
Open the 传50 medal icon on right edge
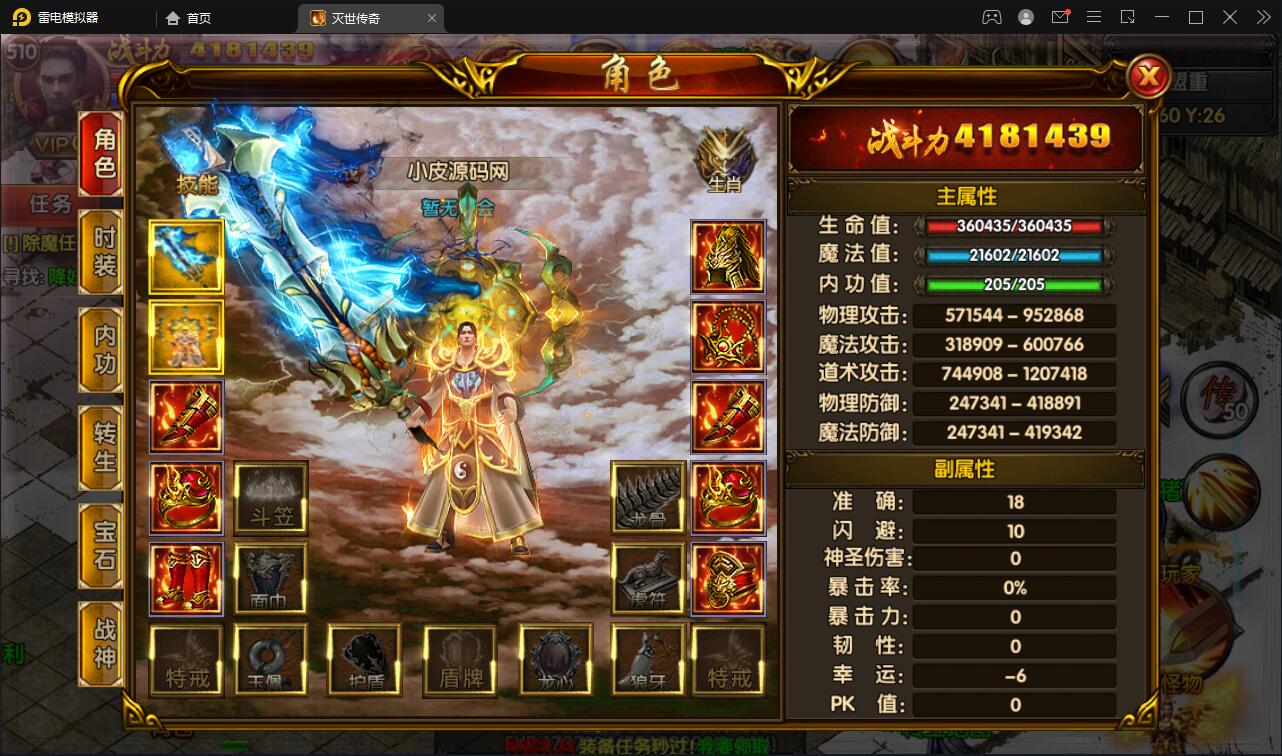[1219, 400]
